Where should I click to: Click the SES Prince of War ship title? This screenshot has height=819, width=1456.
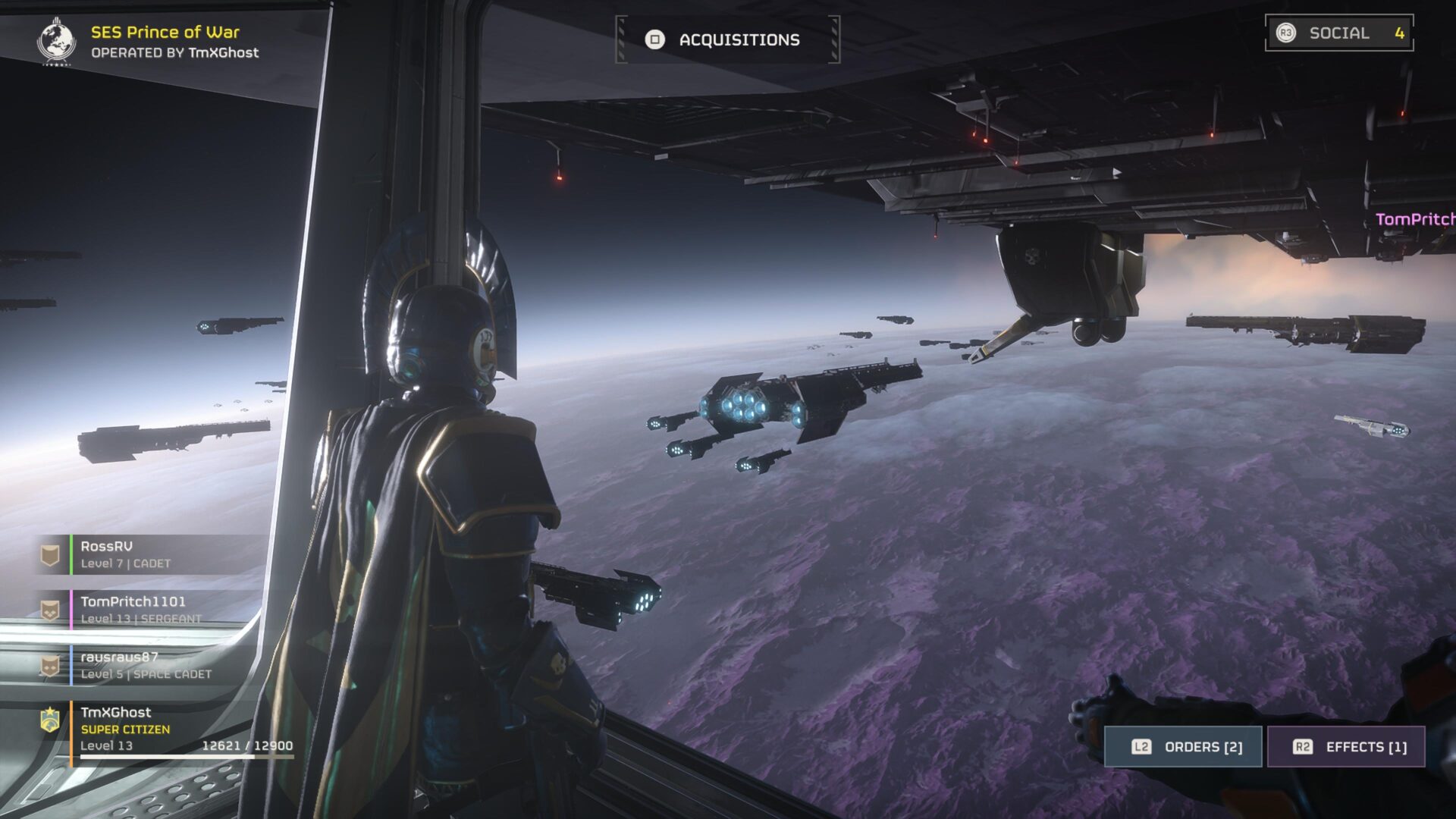tap(165, 33)
